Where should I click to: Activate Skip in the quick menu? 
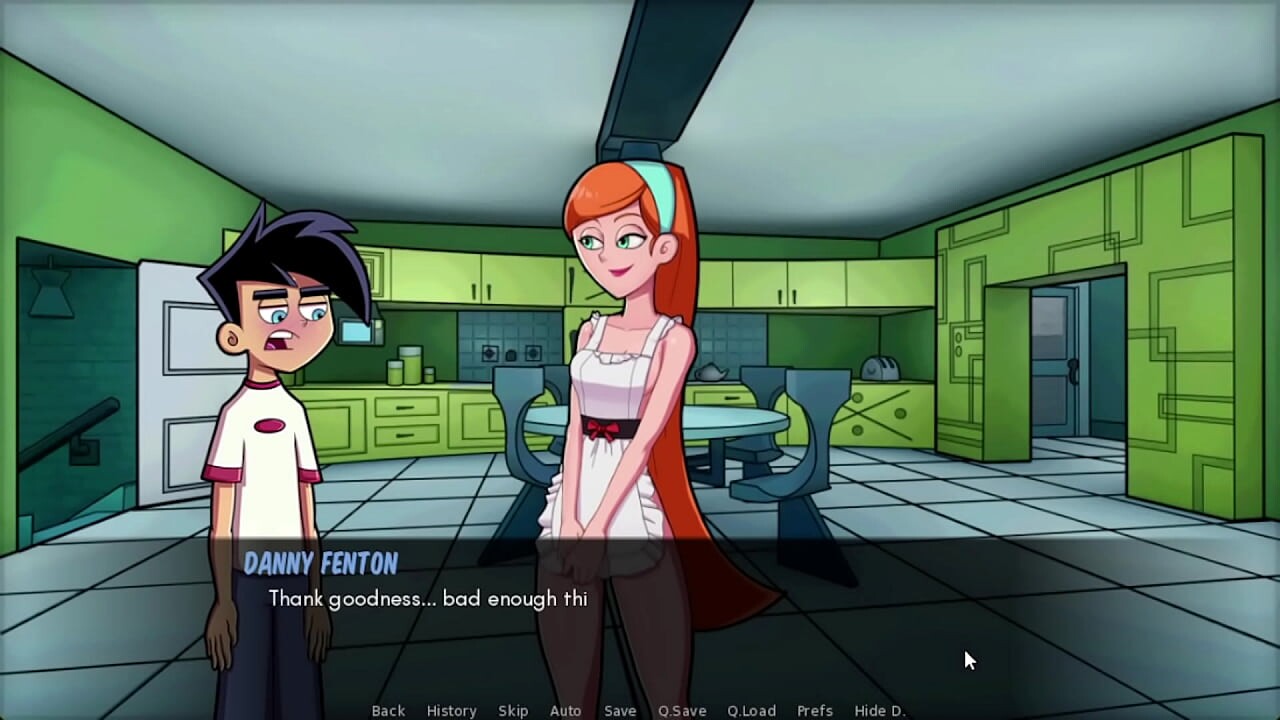pos(513,711)
